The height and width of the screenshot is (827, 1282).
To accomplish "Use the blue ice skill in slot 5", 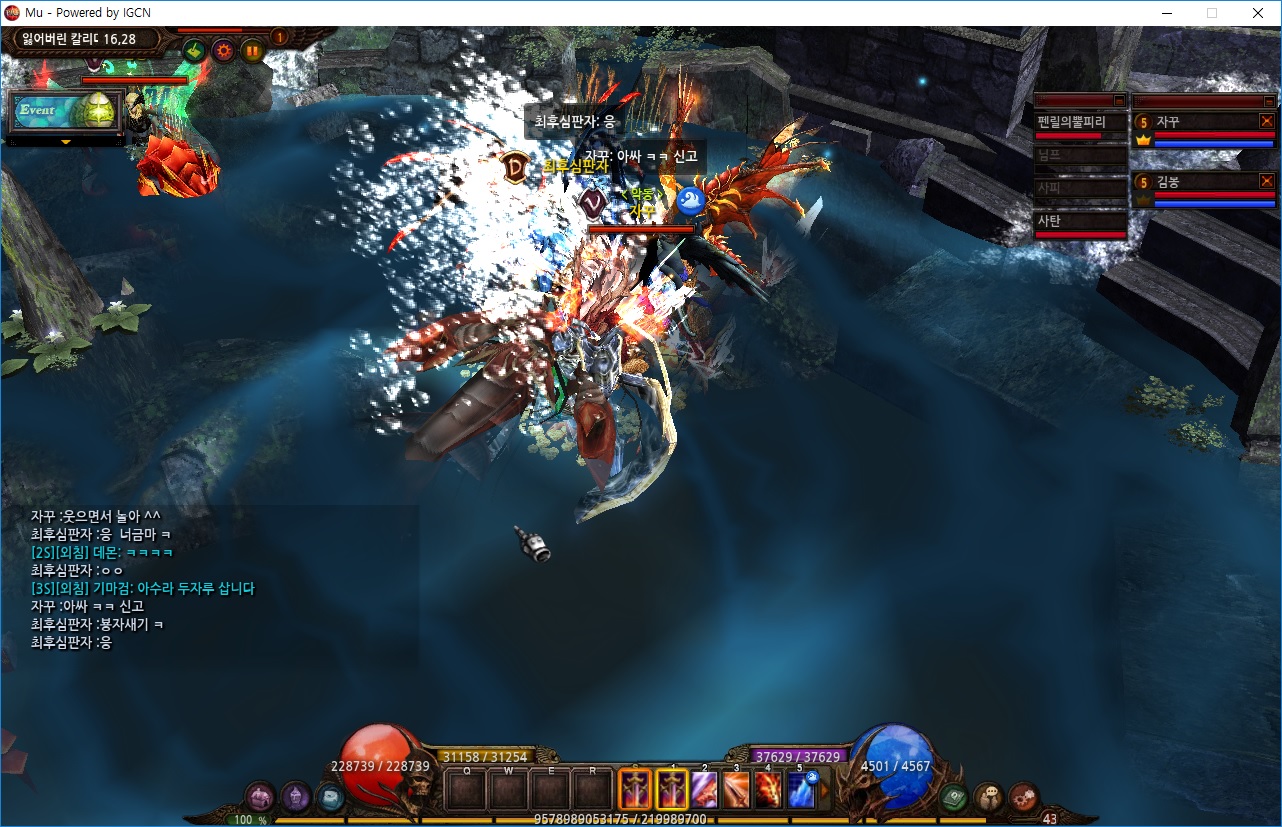I will coord(801,791).
